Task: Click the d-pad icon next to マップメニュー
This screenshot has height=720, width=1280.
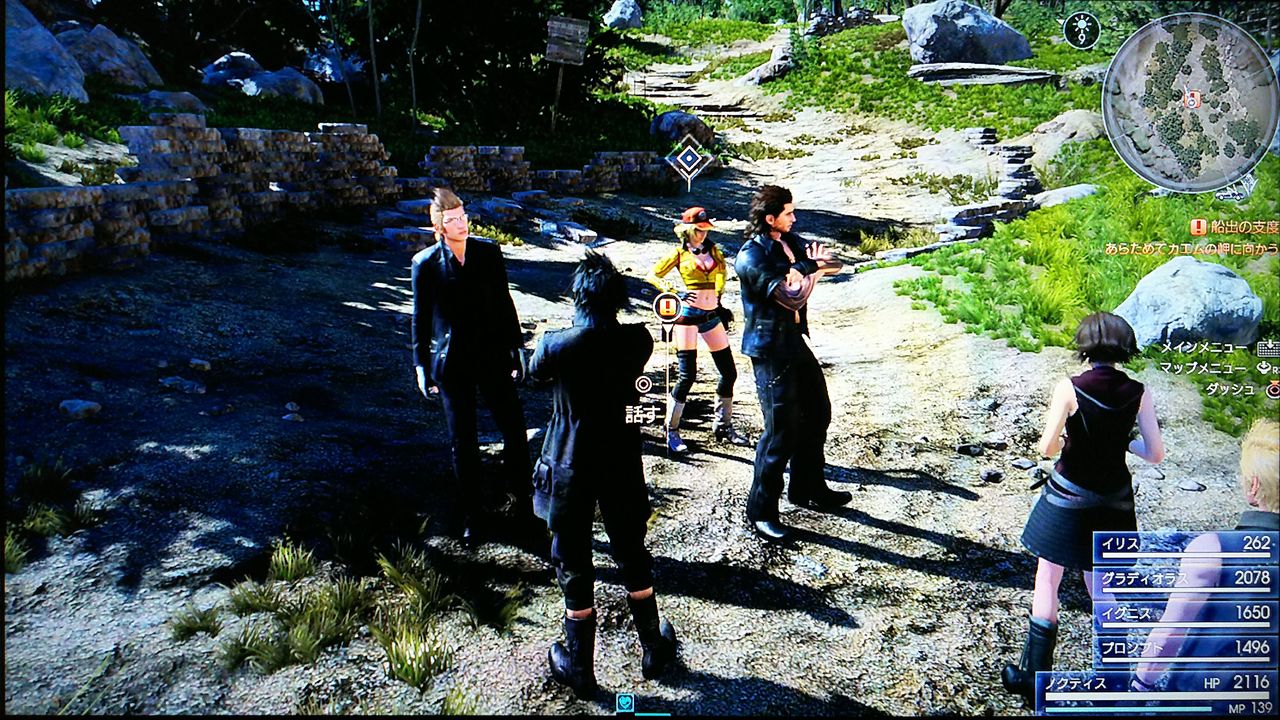Action: 1262,368
